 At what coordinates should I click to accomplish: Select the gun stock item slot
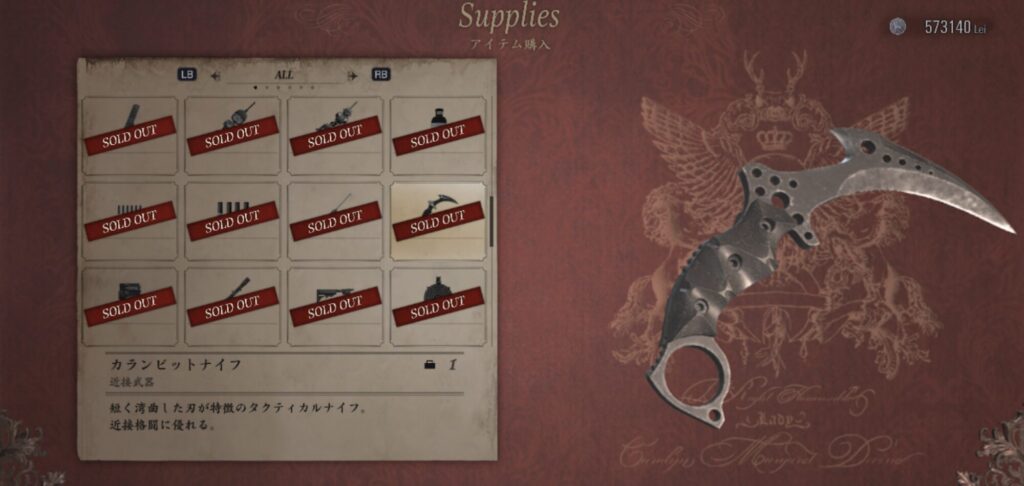pos(335,306)
